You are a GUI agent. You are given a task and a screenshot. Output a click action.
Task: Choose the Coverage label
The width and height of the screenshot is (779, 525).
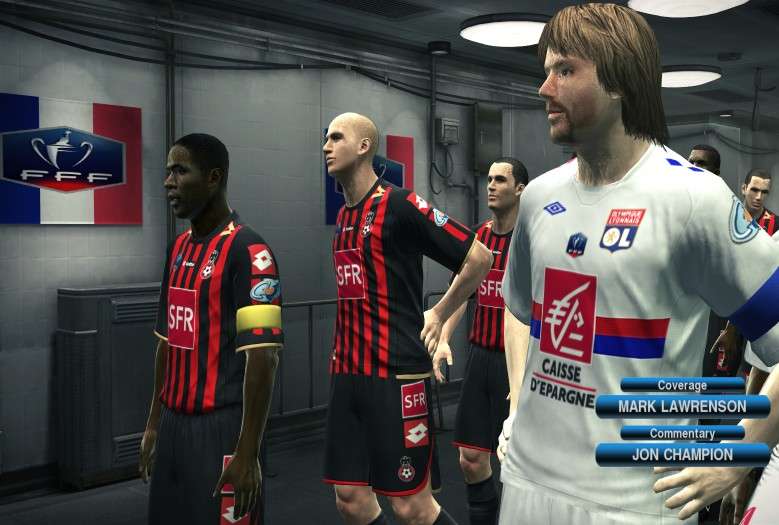pyautogui.click(x=682, y=385)
